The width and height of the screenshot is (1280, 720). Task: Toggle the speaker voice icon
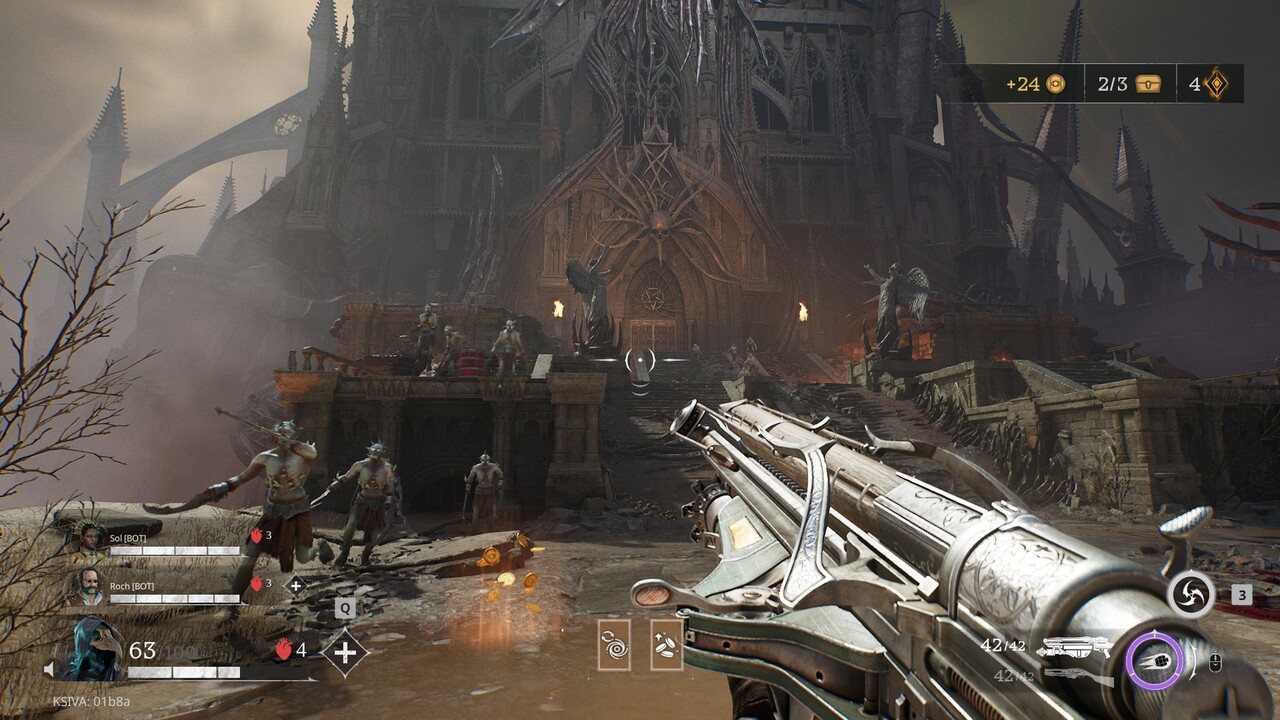tap(49, 669)
